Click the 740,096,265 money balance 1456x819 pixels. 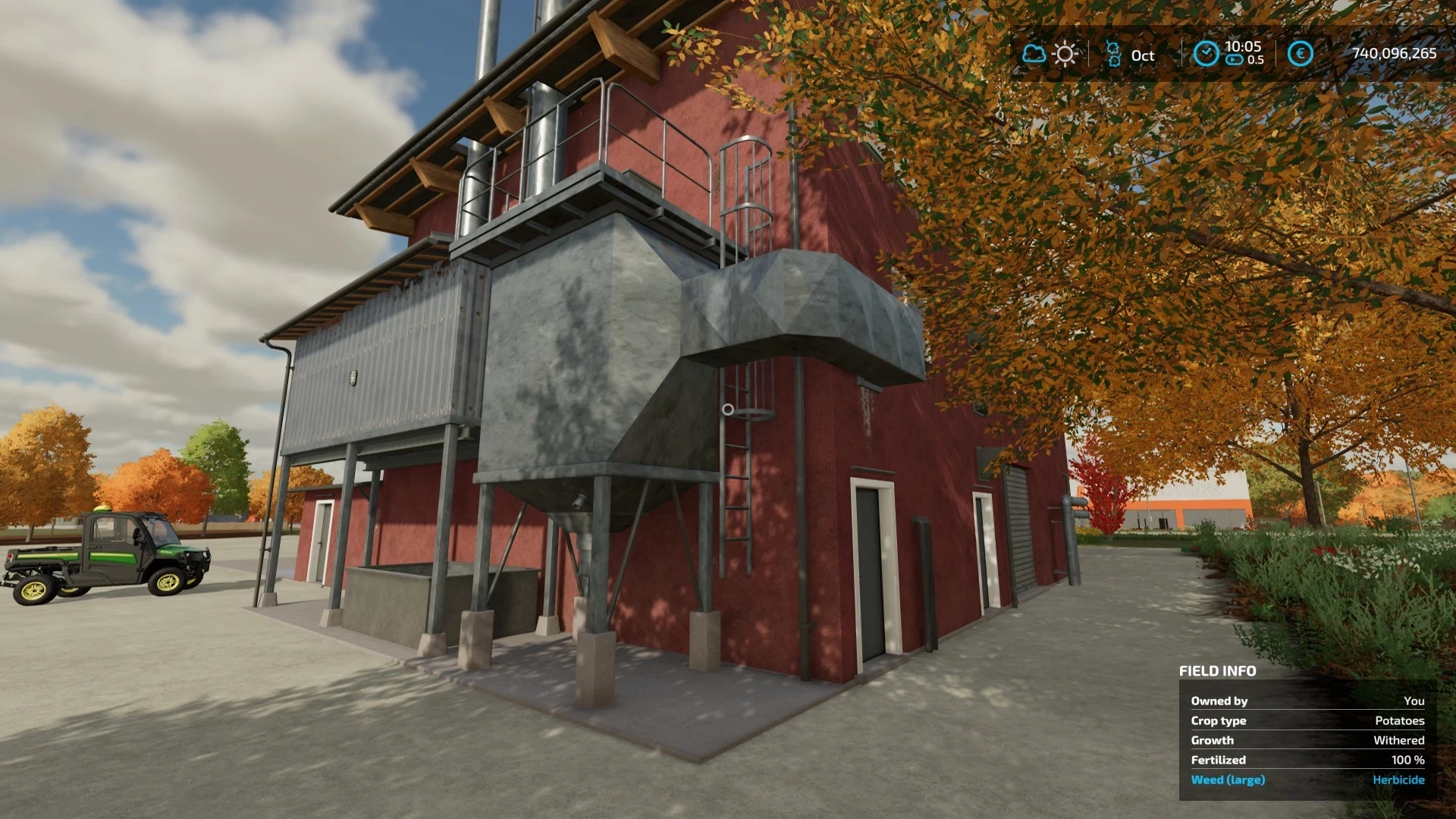click(1393, 54)
